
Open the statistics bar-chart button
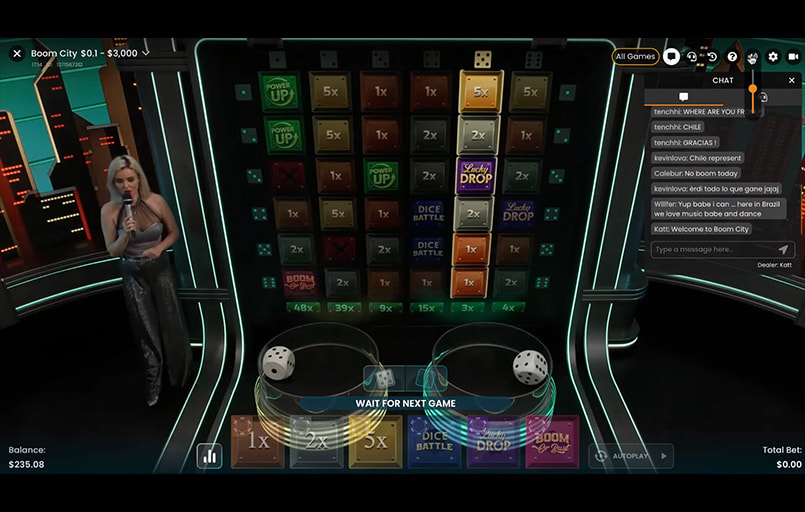(x=209, y=456)
